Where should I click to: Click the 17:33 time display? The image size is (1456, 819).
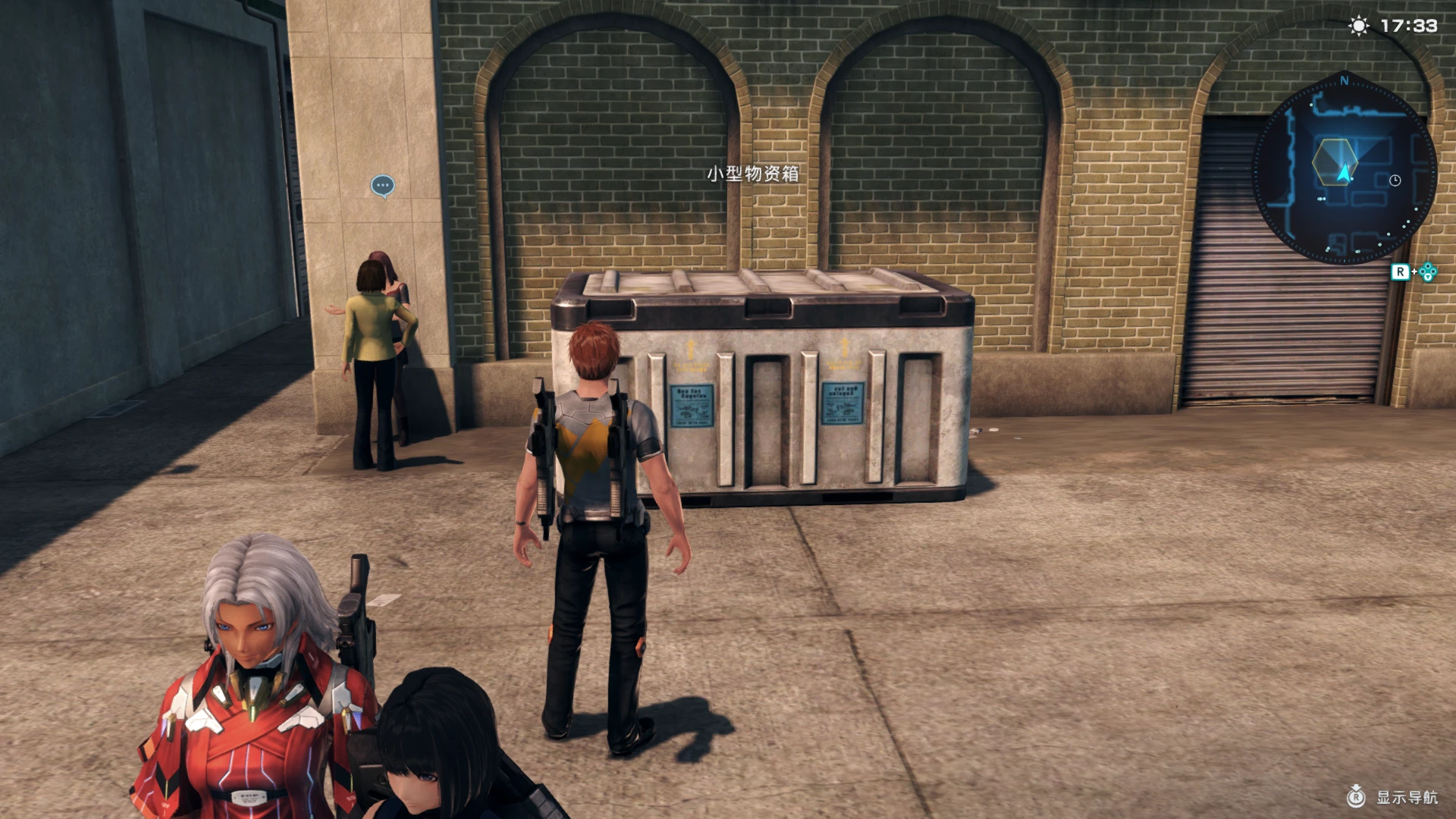[1409, 26]
